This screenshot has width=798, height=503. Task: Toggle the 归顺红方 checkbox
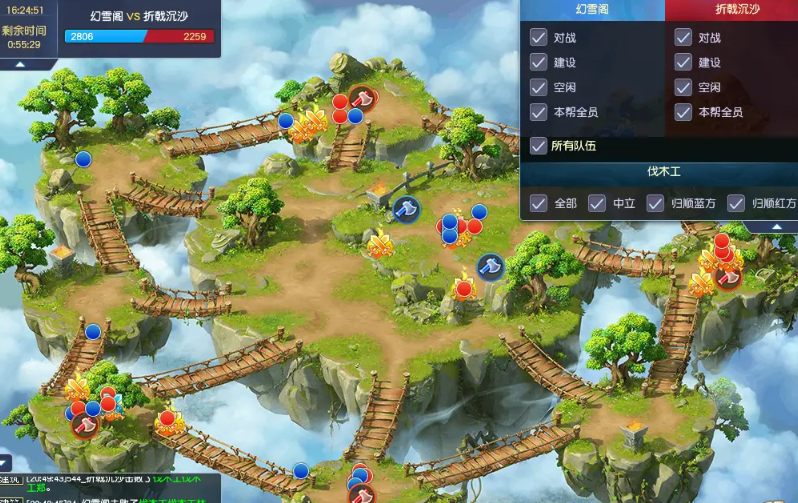tap(736, 203)
